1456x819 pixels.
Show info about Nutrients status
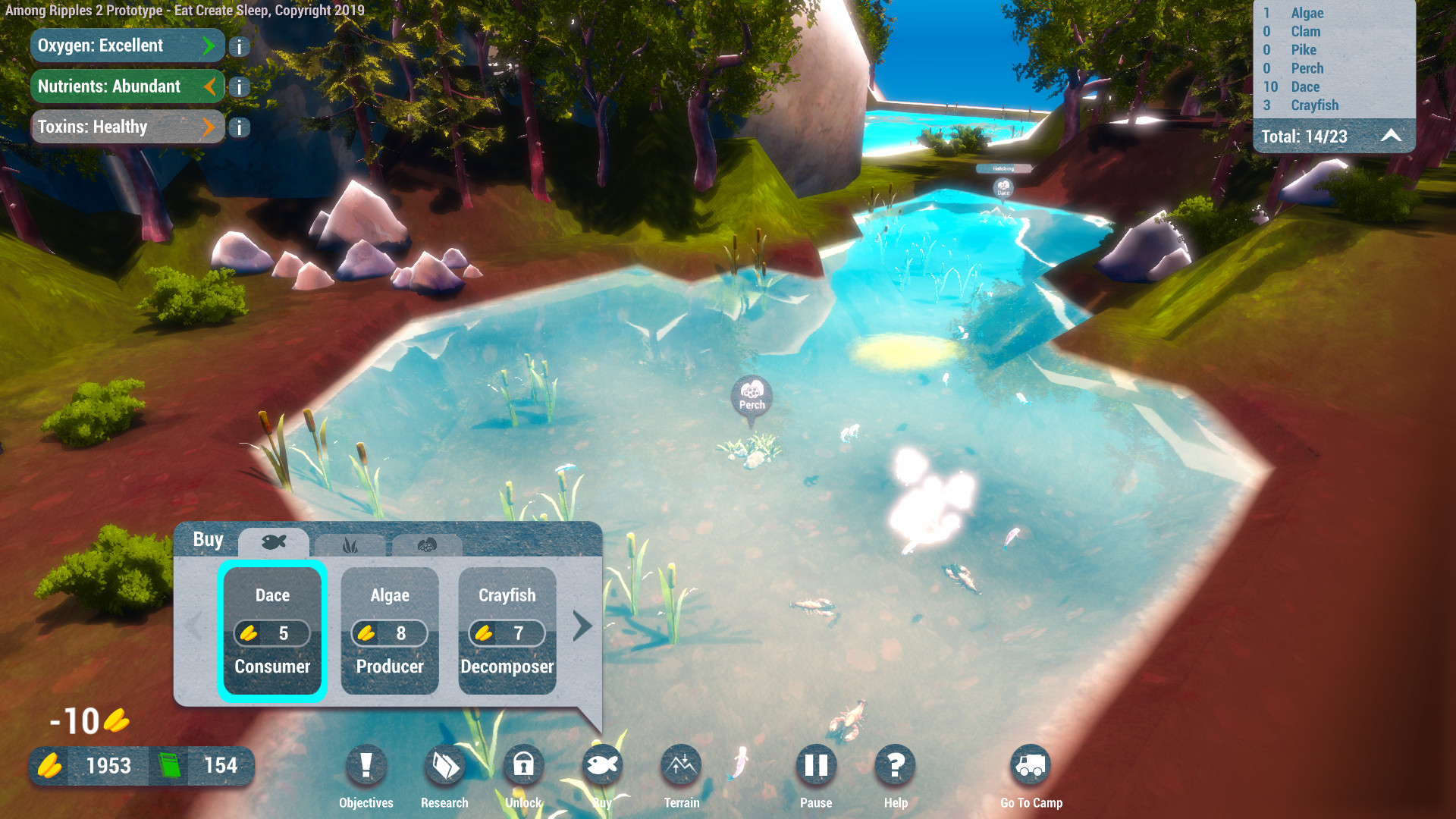pos(239,87)
